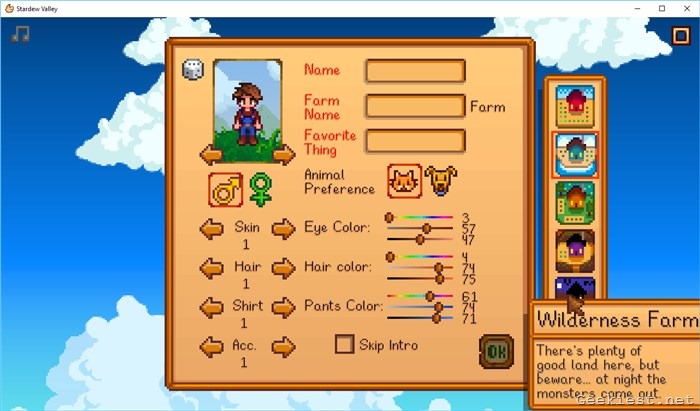Adjust the top Eye Color slider
The width and height of the screenshot is (700, 411).
(390, 217)
